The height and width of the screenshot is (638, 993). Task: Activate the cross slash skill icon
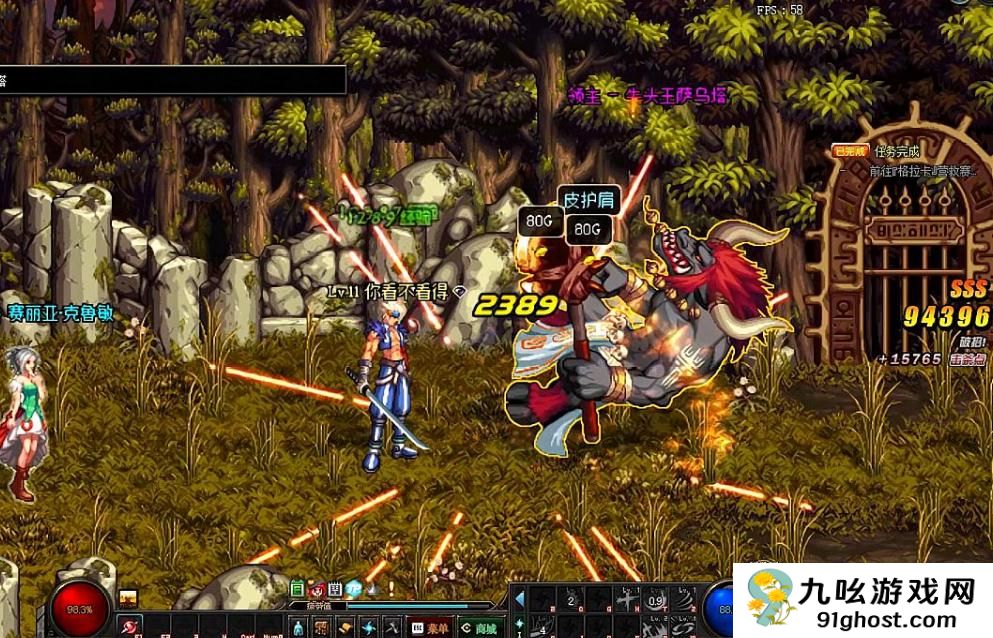[628, 600]
